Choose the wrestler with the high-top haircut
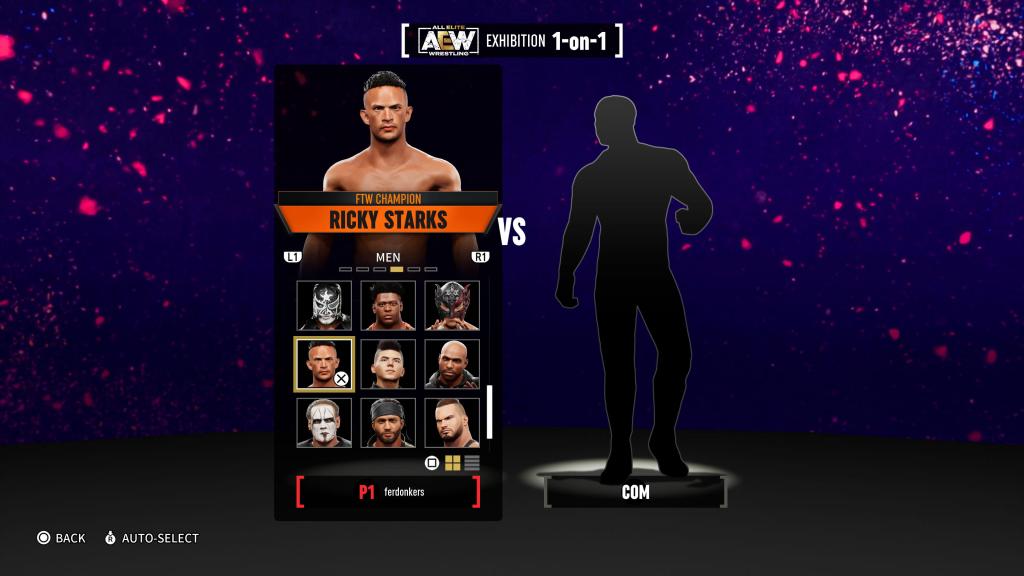Screen dimensions: 1024x576 pyautogui.click(x=387, y=305)
